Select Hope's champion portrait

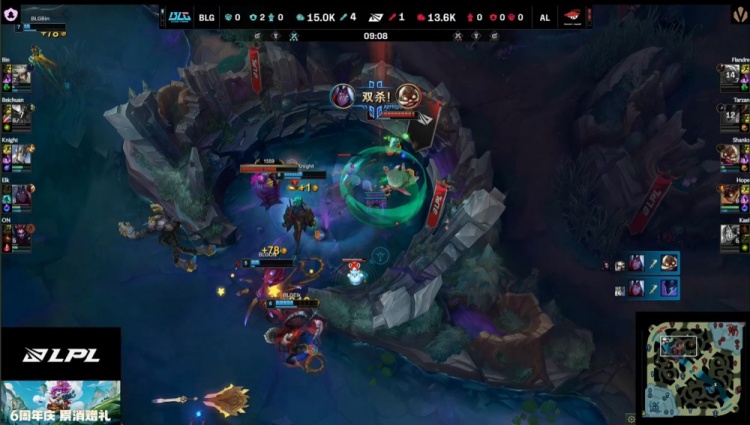729,195
